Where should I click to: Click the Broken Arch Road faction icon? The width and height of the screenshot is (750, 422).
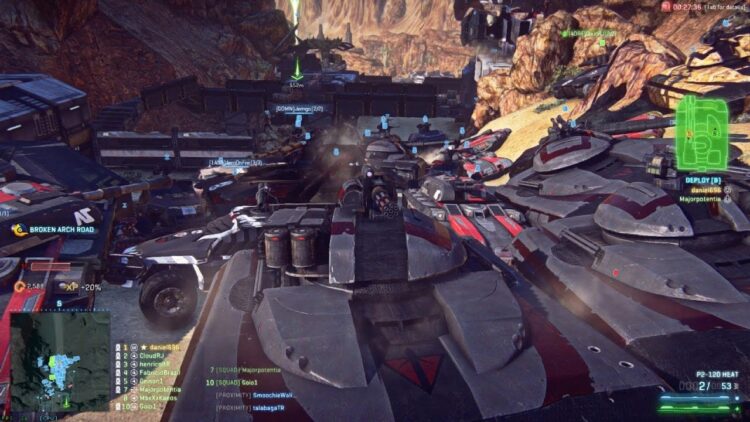click(18, 229)
